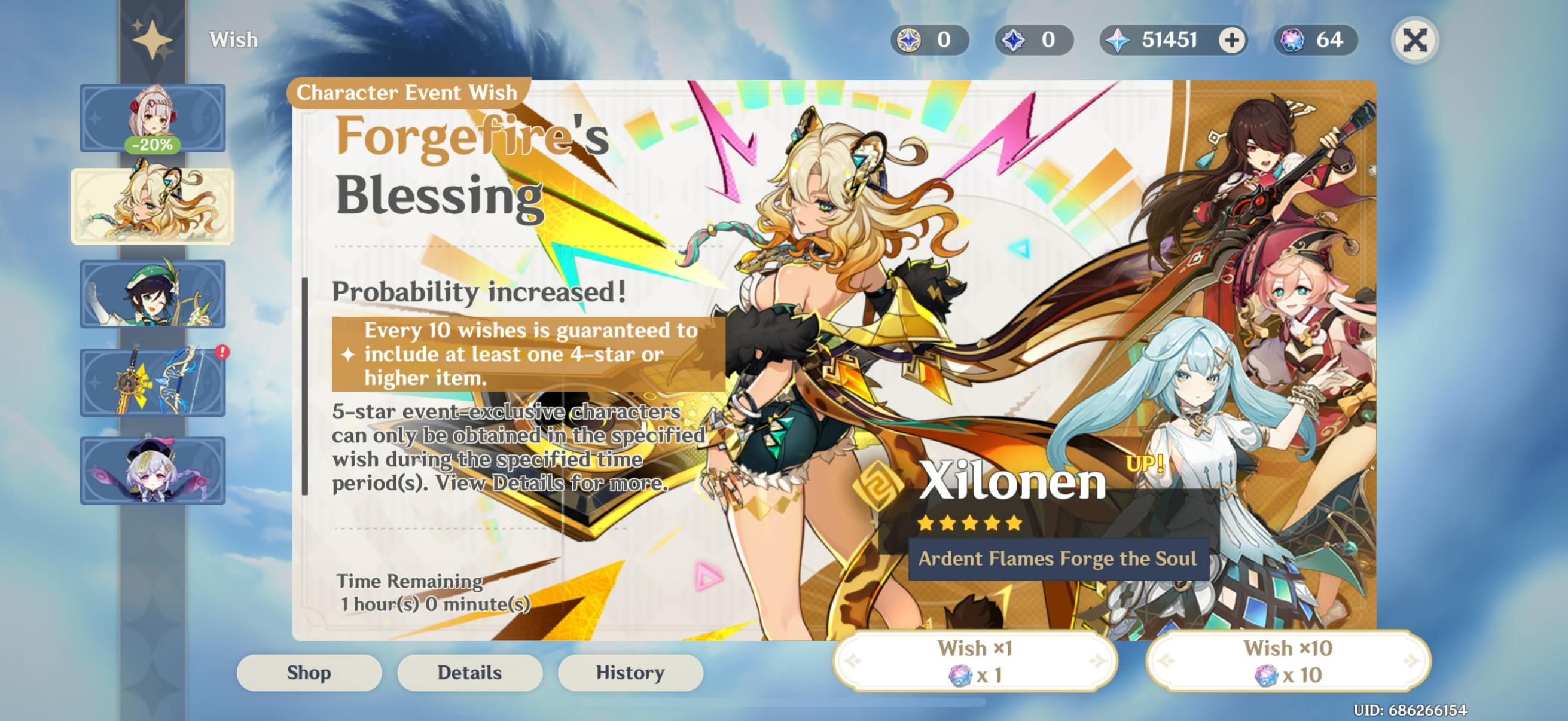Select the Noelle discounted beginner banner

(152, 118)
